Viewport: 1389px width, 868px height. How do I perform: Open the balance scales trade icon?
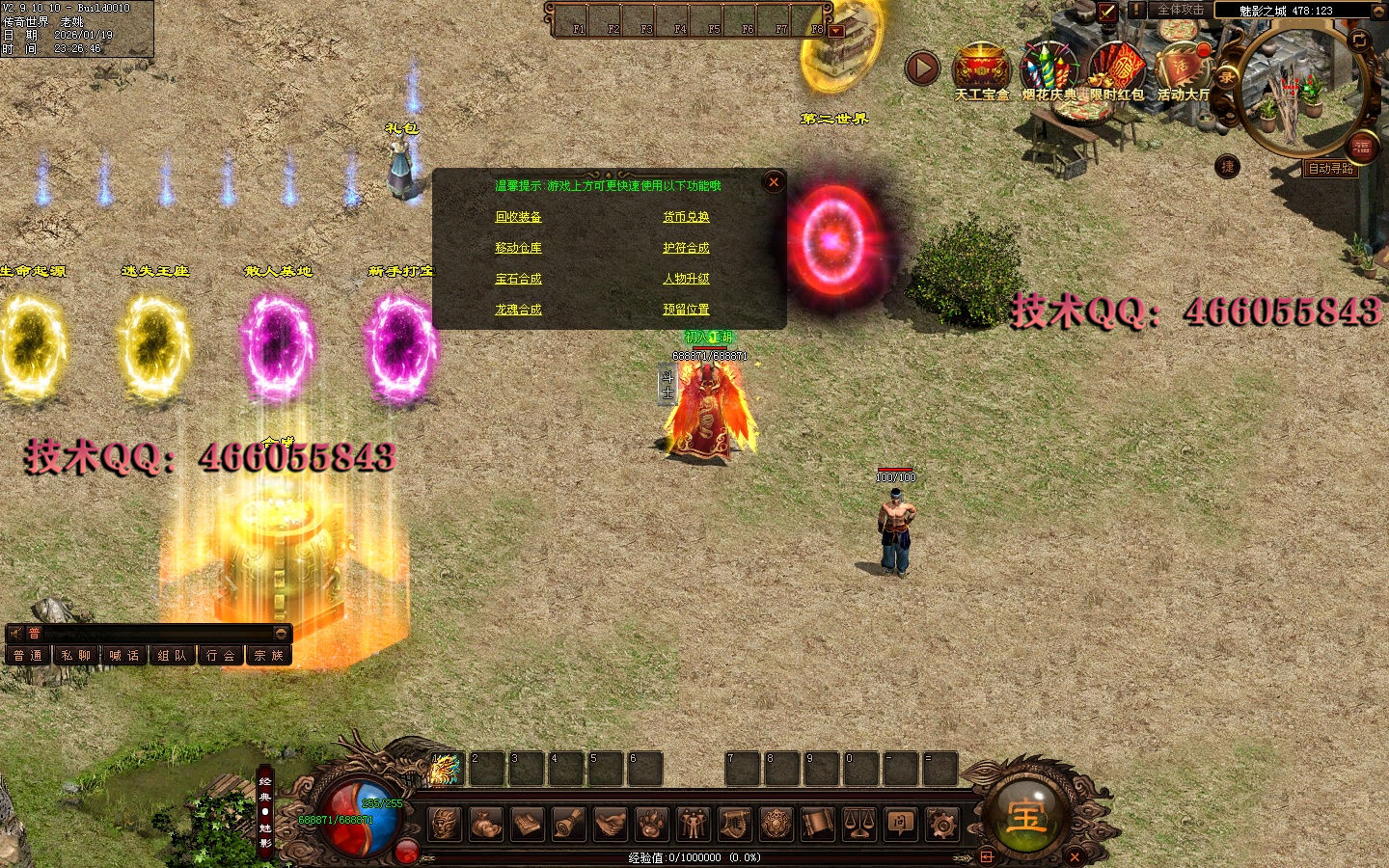click(858, 824)
